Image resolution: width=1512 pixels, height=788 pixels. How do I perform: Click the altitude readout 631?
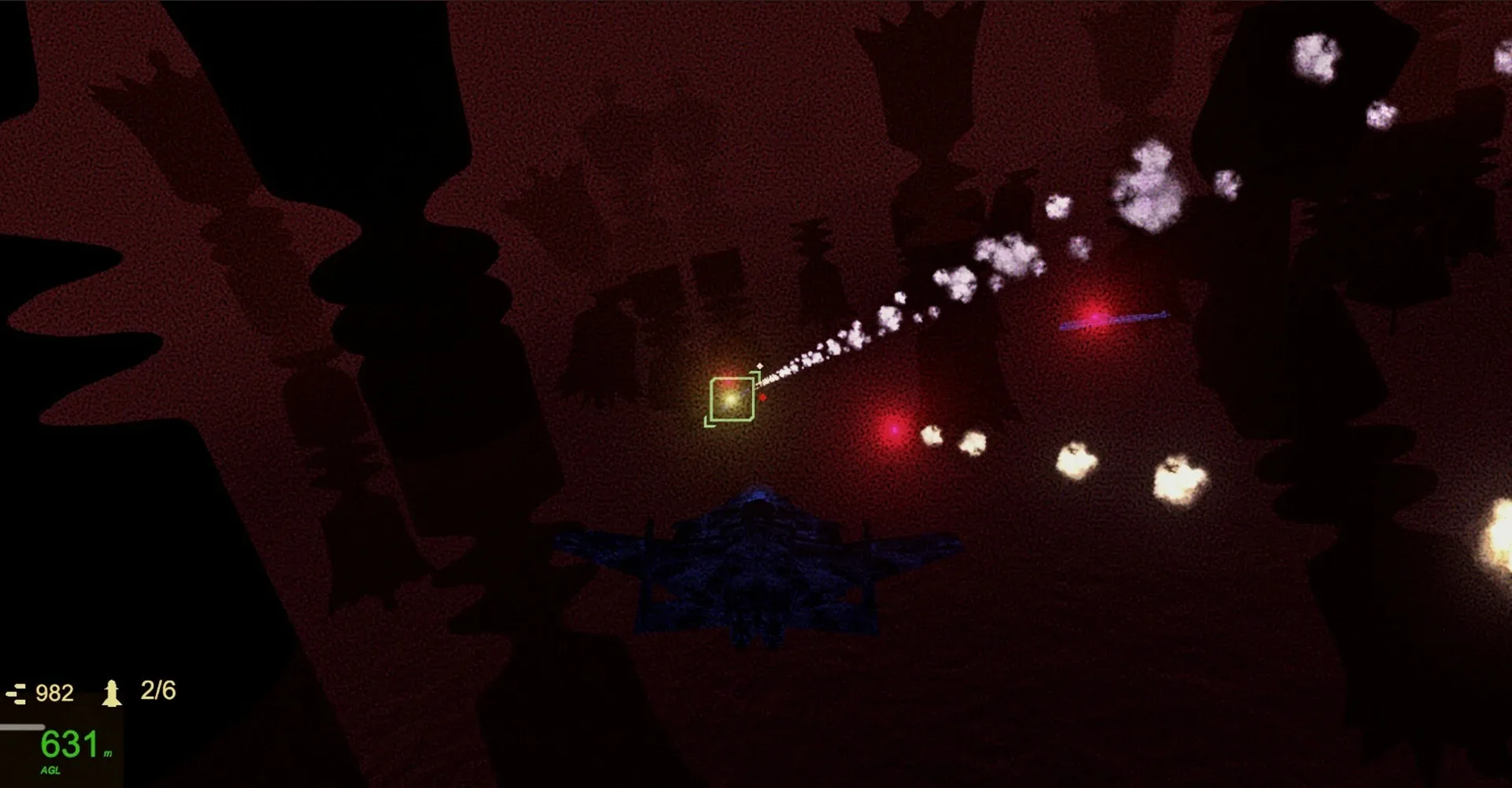tap(66, 744)
